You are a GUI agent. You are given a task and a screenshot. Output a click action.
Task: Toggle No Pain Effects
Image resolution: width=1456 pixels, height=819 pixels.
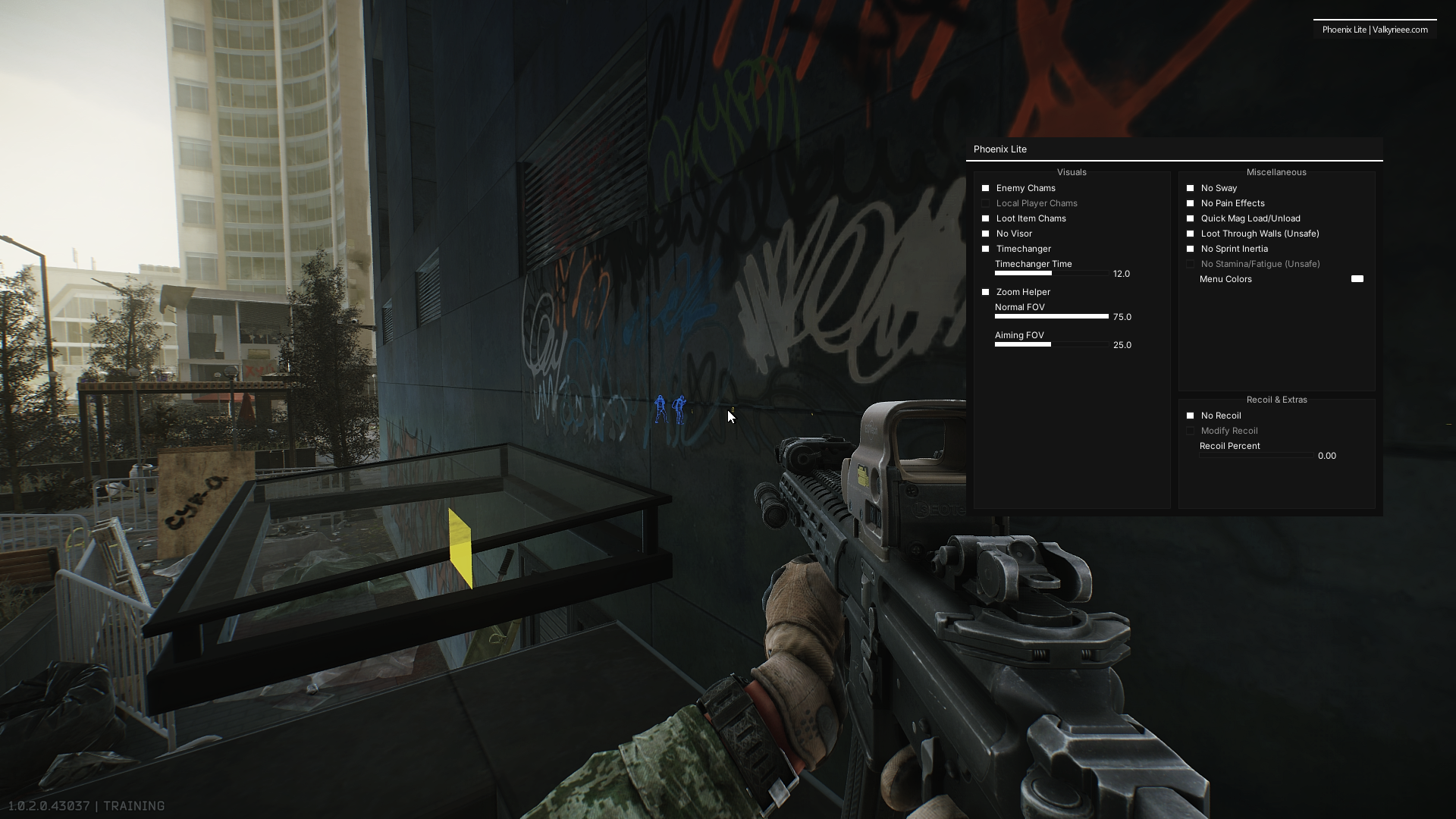[1191, 203]
